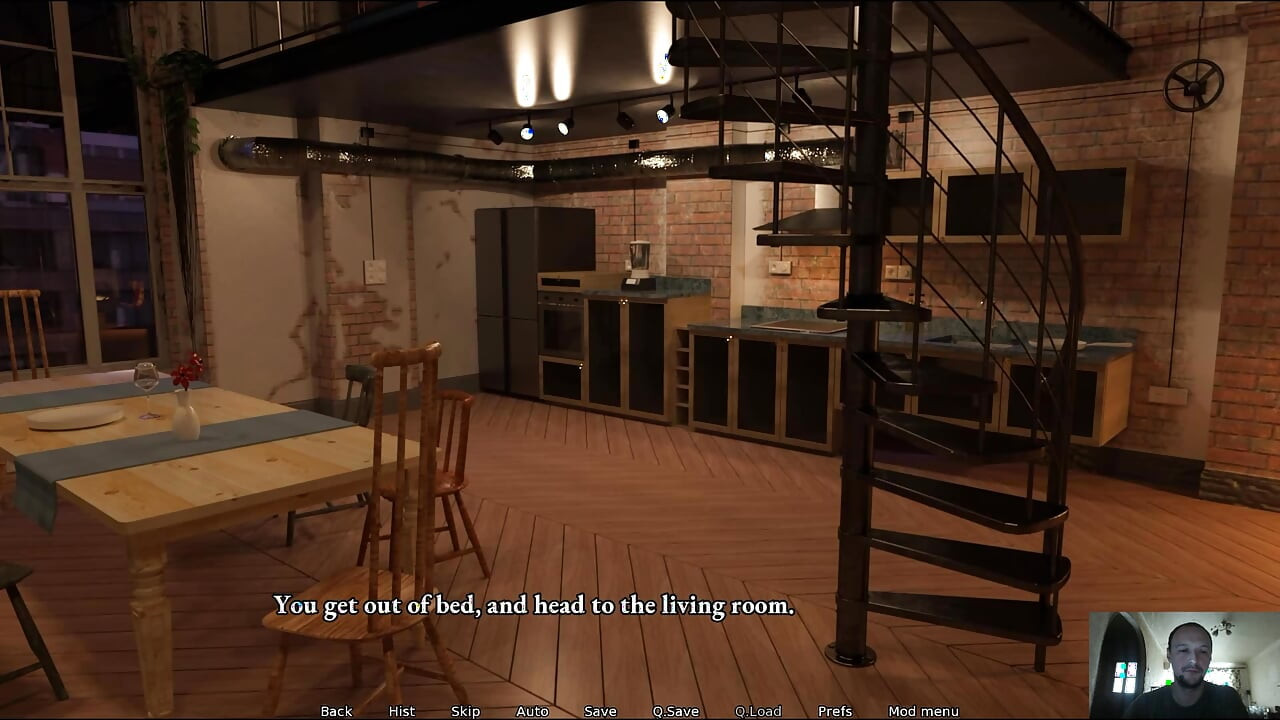Load the last quicksave using Q.Load
Image resolution: width=1280 pixels, height=720 pixels.
758,711
